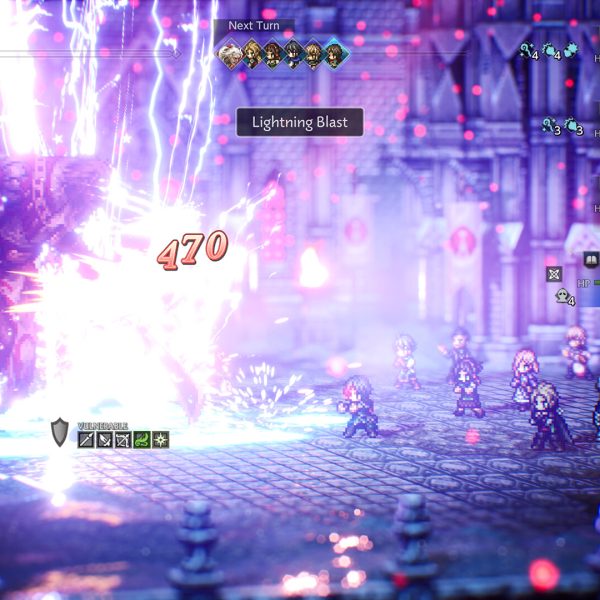Image resolution: width=600 pixels, height=600 pixels.
Task: Select the light element weakness icon
Action: tap(160, 439)
